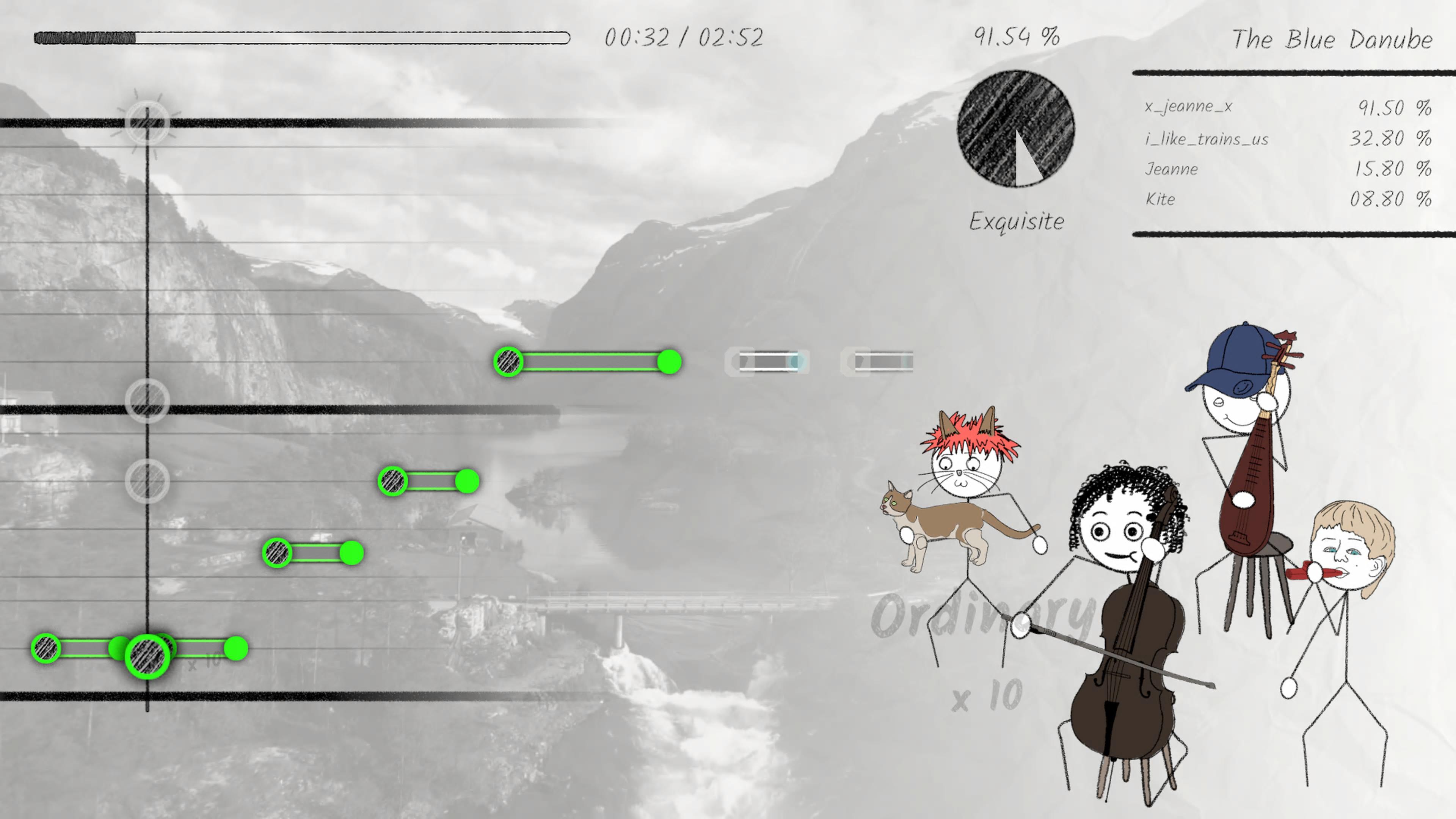This screenshot has width=1456, height=819.
Task: Click the song progress bar
Action: (302, 38)
